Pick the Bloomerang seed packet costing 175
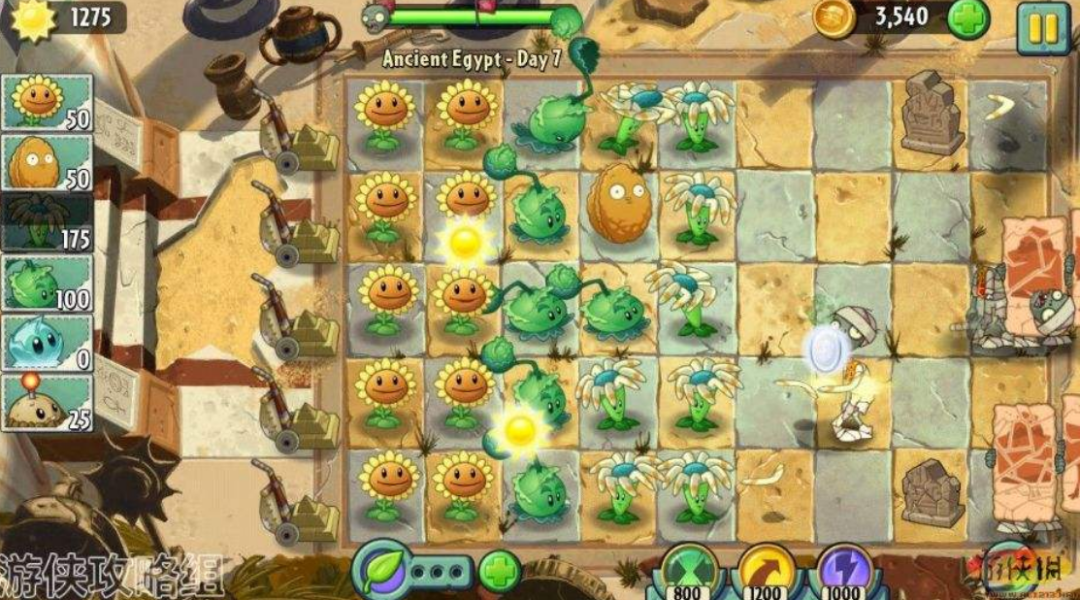Screen dimensions: 1080x600 click(48, 223)
